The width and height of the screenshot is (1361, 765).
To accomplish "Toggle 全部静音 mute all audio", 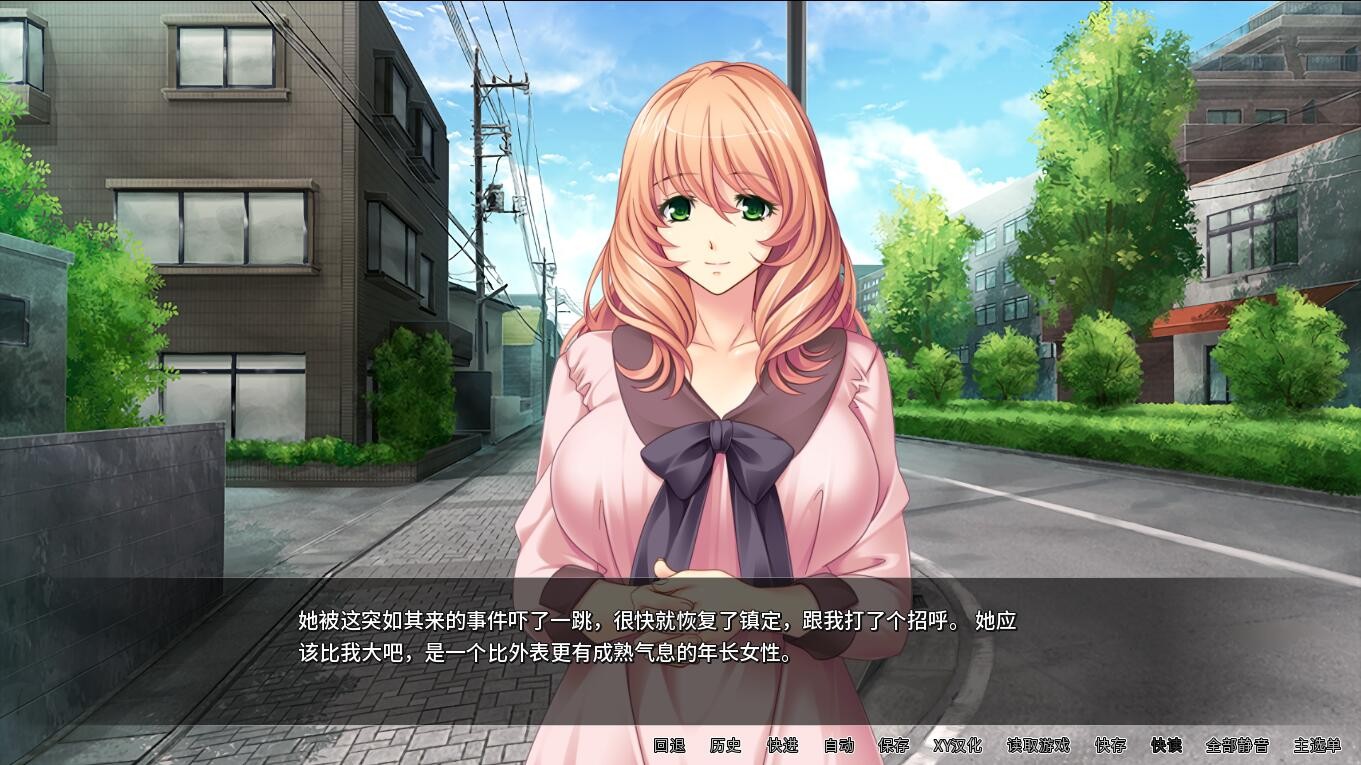I will (1237, 745).
